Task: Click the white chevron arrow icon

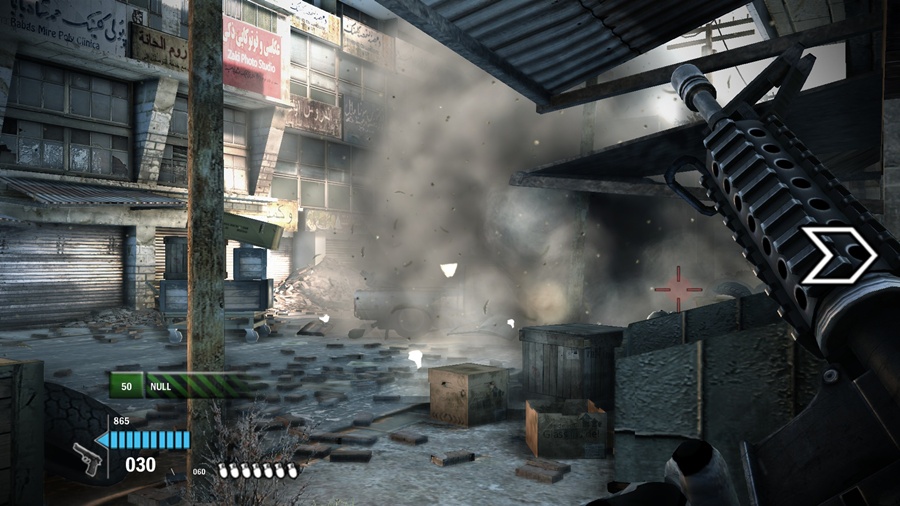Action: (x=838, y=254)
